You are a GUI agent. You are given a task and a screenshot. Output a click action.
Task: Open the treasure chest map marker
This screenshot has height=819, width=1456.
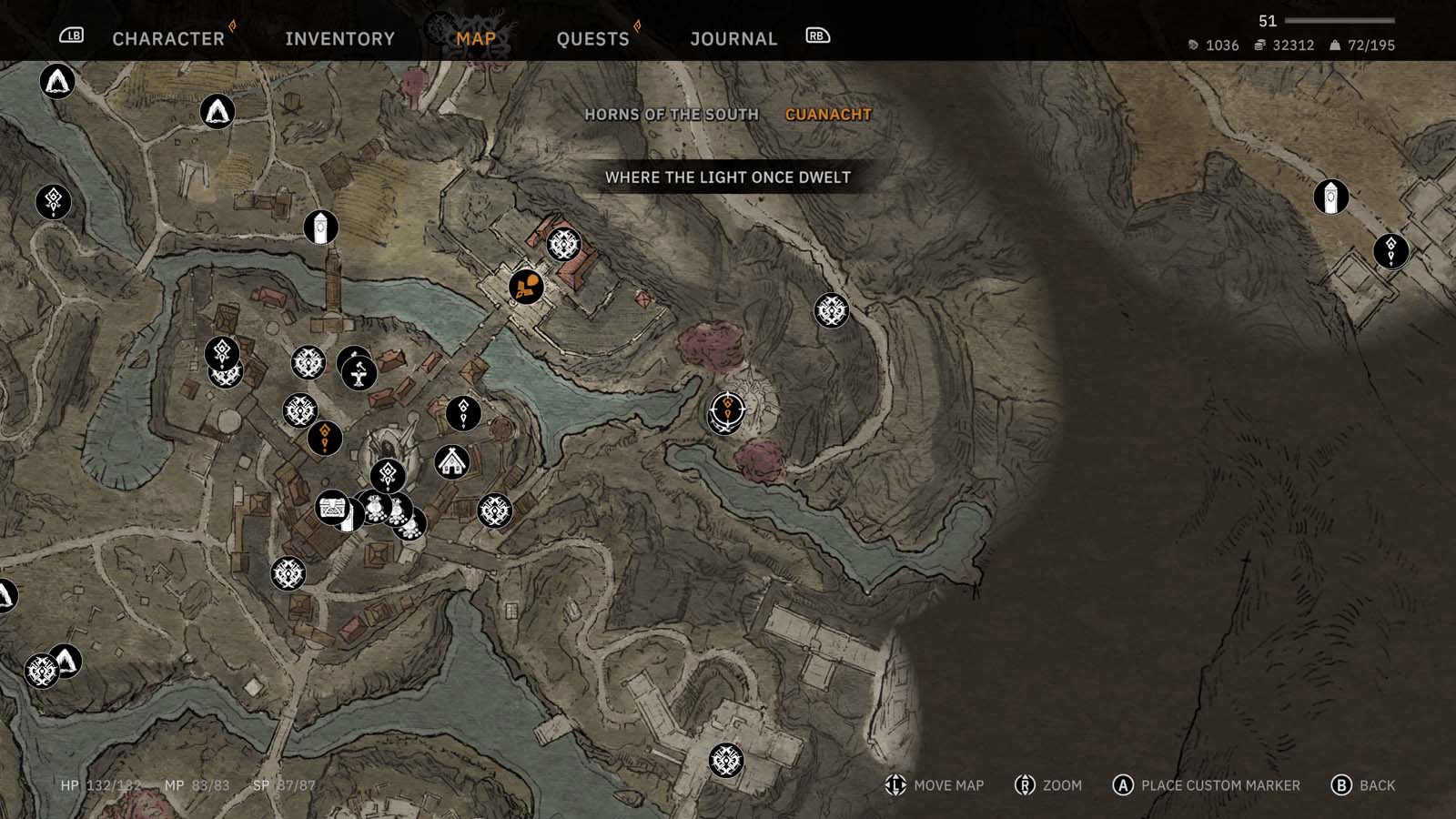(332, 510)
